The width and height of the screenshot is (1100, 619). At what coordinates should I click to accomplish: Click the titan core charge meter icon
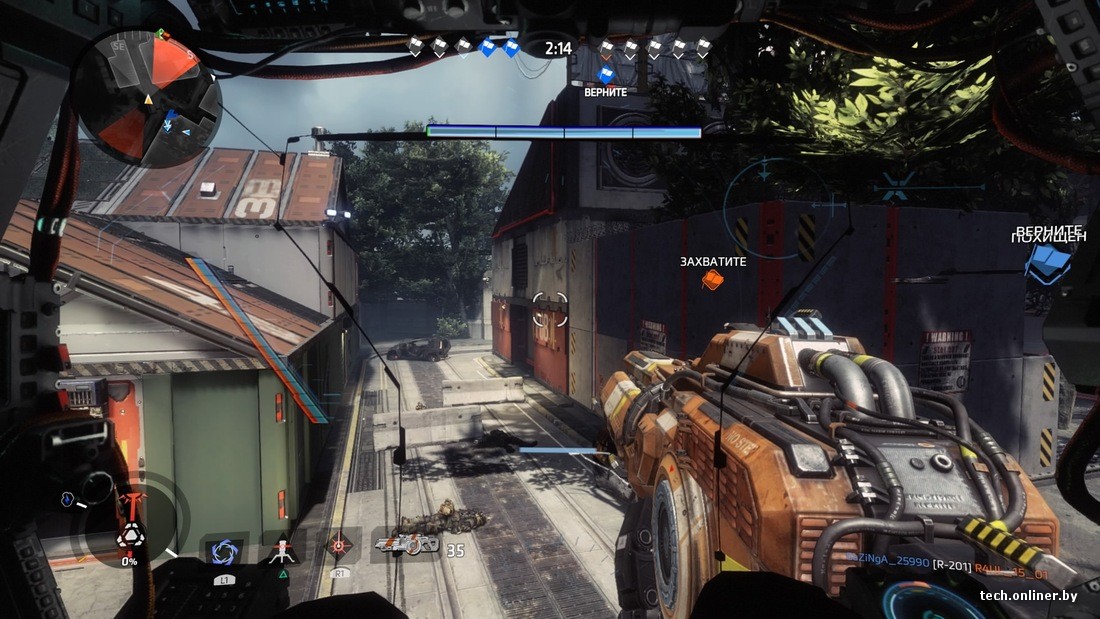130,535
